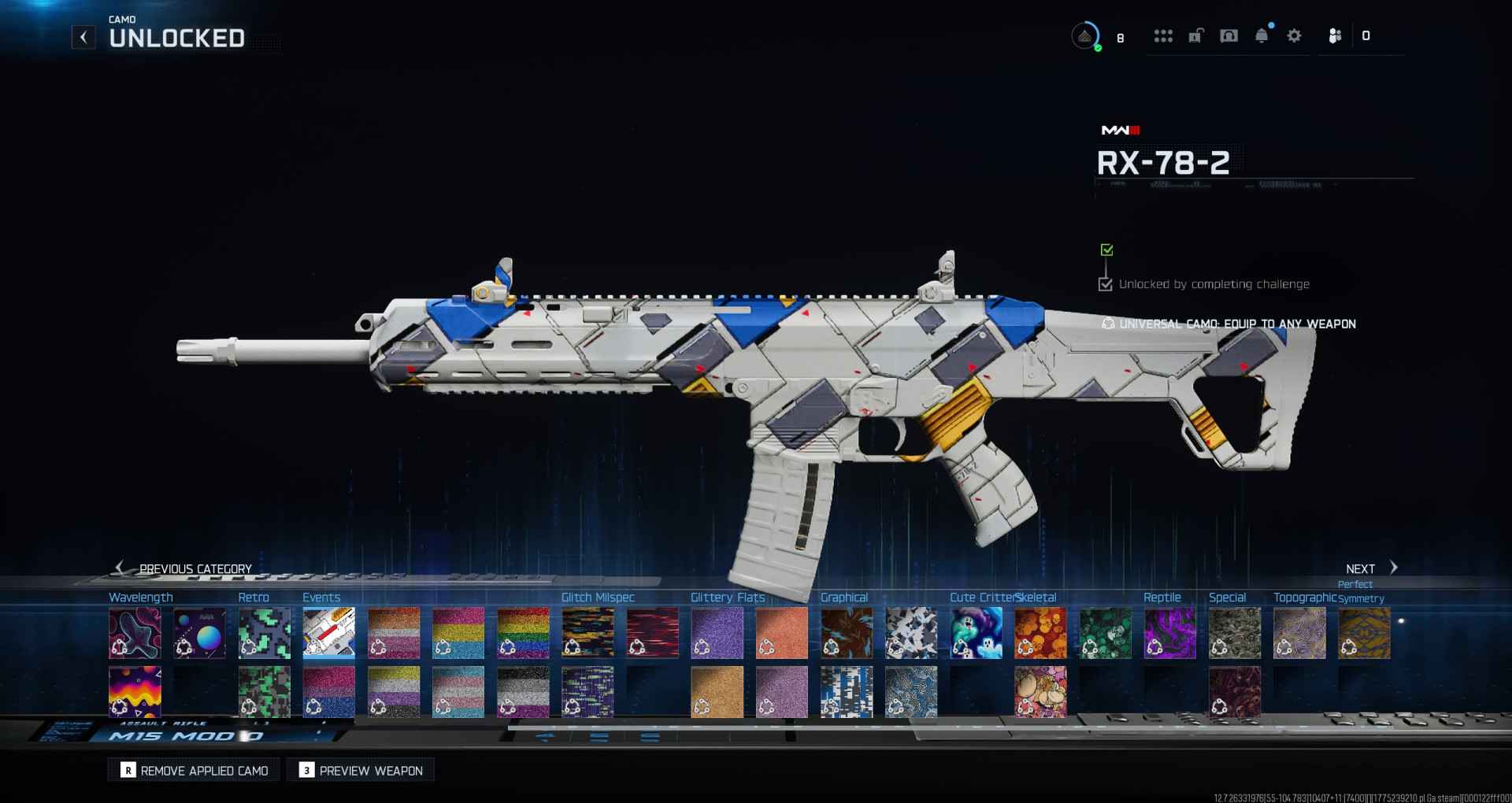Toggle the checked completion box above challenge text
The width and height of the screenshot is (1512, 803).
click(1106, 284)
